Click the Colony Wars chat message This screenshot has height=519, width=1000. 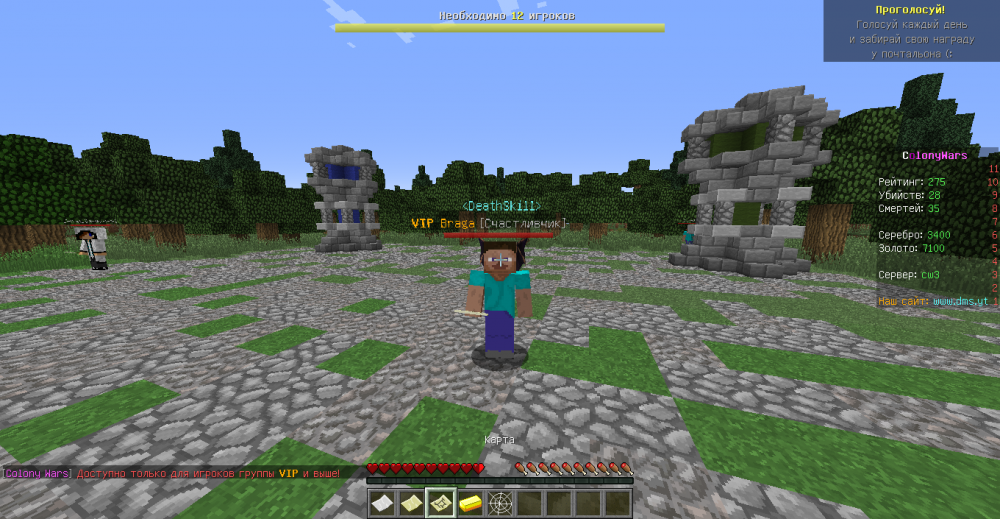[x=171, y=473]
